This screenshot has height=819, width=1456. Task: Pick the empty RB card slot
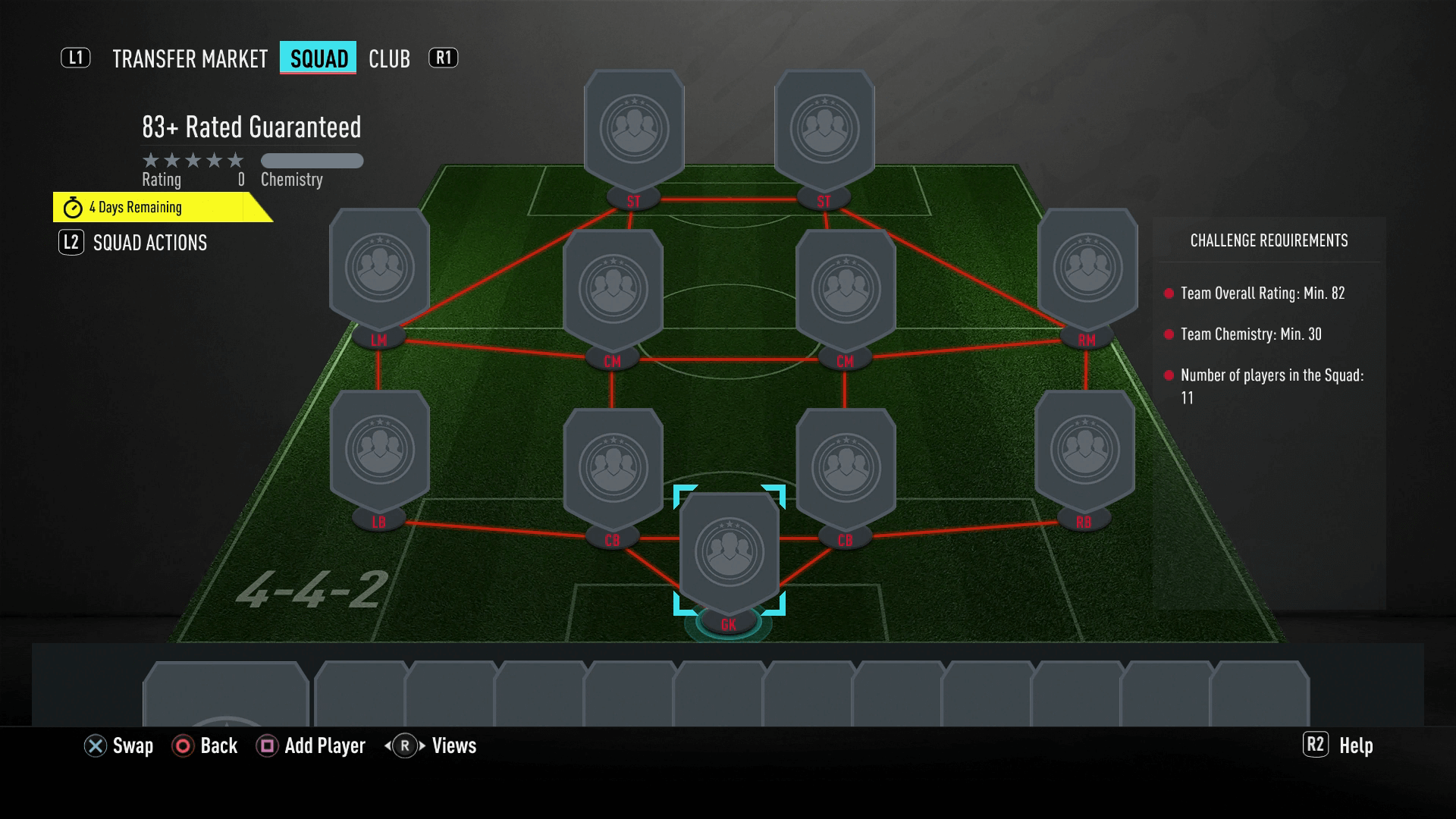(x=1084, y=451)
